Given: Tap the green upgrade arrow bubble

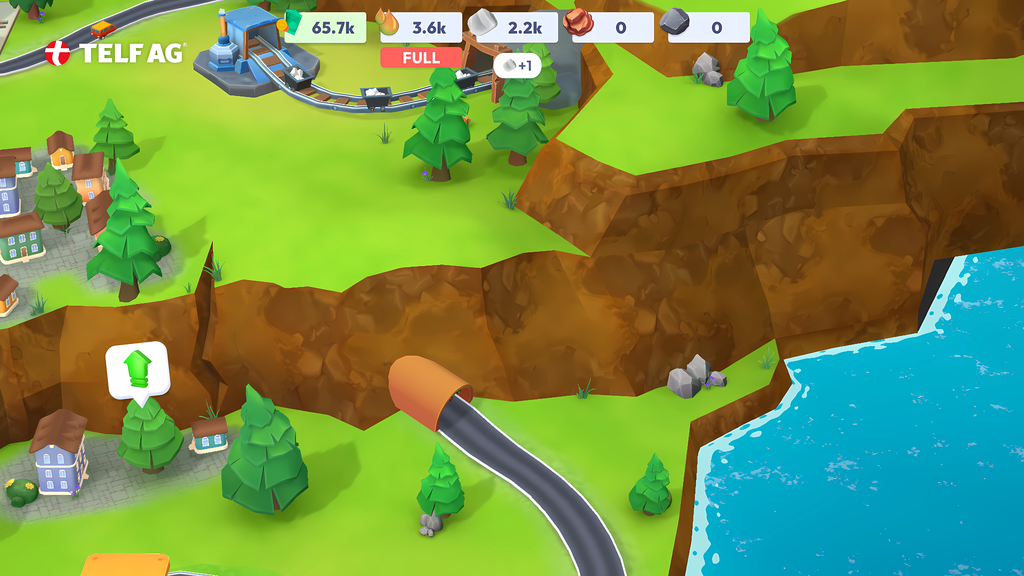Looking at the screenshot, I should point(138,371).
